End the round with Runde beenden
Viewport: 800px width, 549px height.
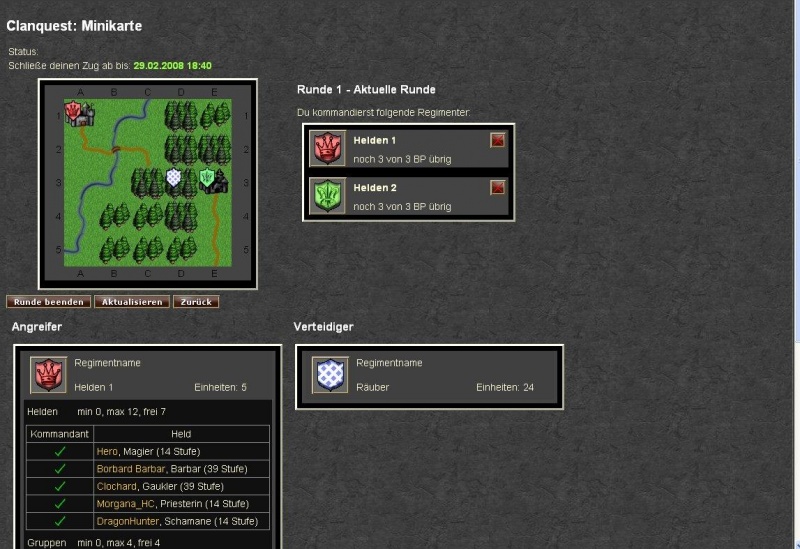[x=49, y=302]
